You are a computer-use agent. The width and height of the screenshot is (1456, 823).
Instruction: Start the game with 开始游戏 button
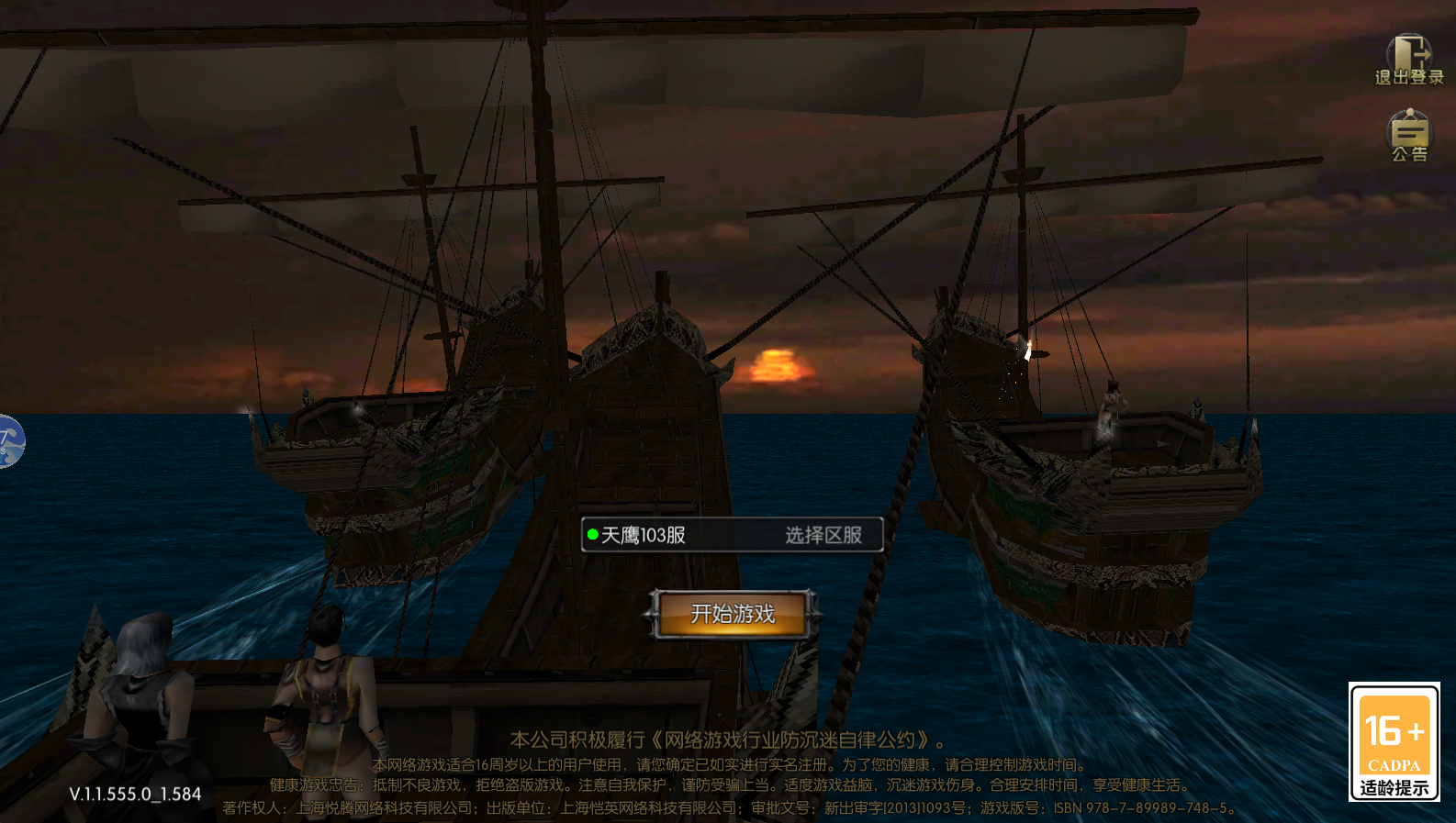[x=732, y=614]
